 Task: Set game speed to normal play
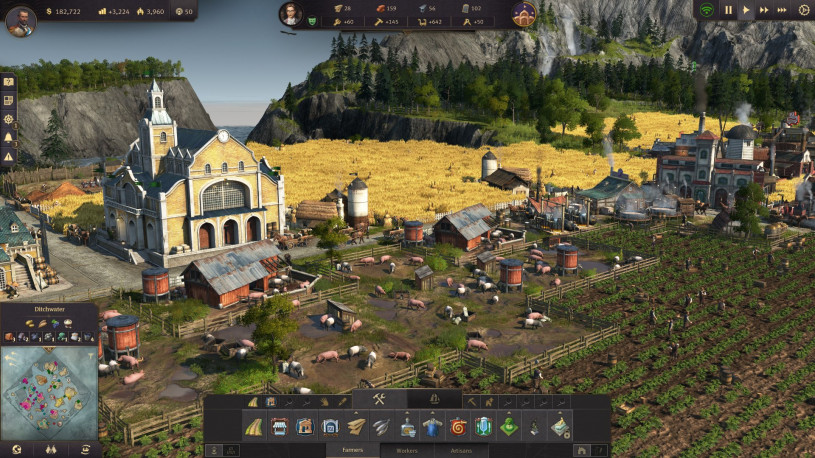point(746,10)
